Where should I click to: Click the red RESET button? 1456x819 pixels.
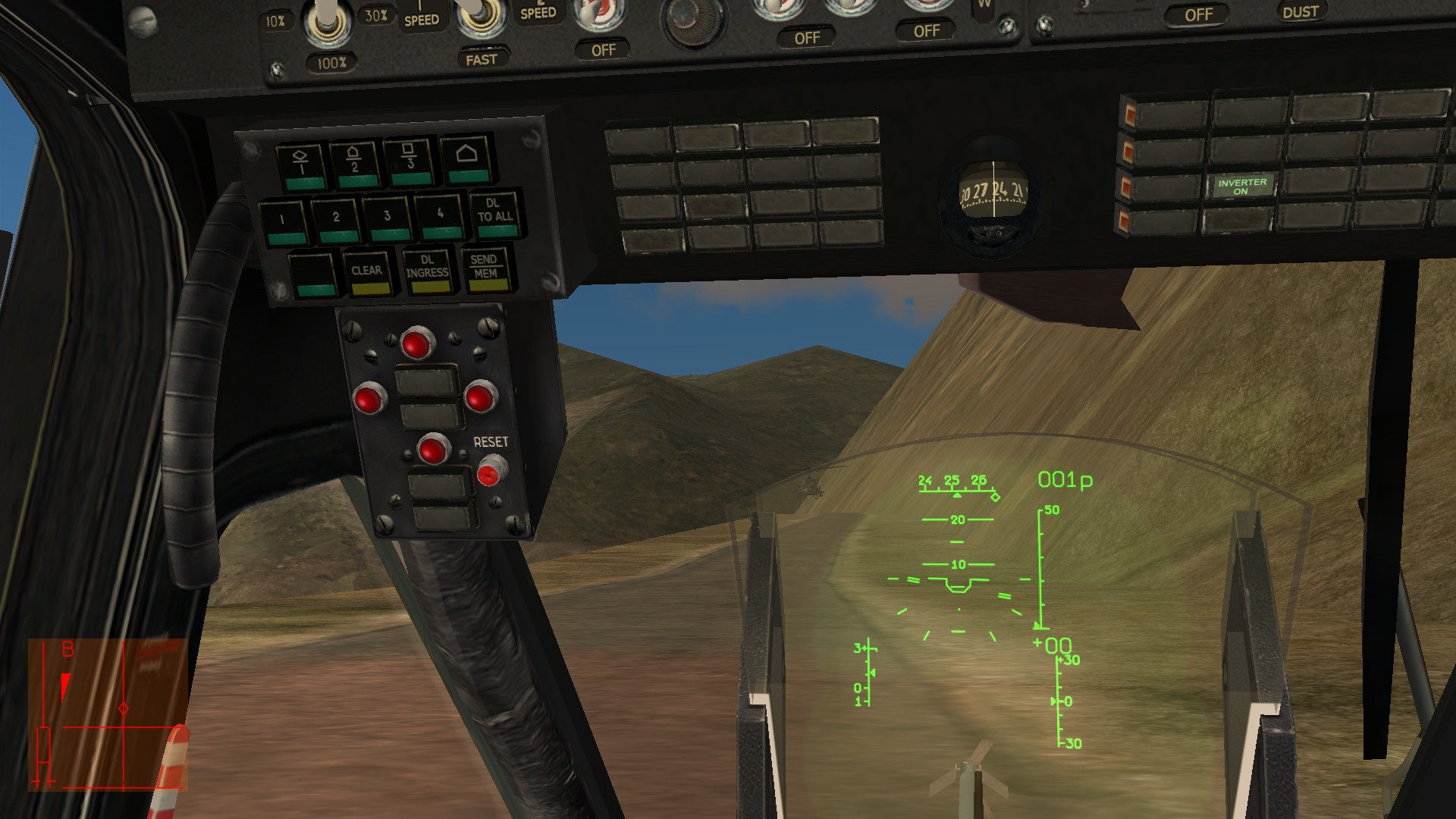[491, 472]
